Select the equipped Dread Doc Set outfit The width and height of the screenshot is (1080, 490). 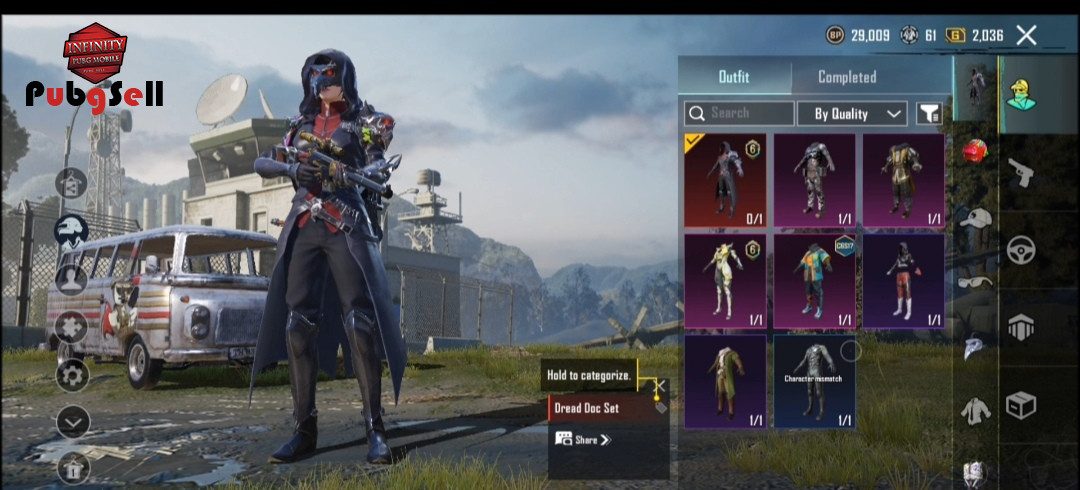(x=725, y=180)
